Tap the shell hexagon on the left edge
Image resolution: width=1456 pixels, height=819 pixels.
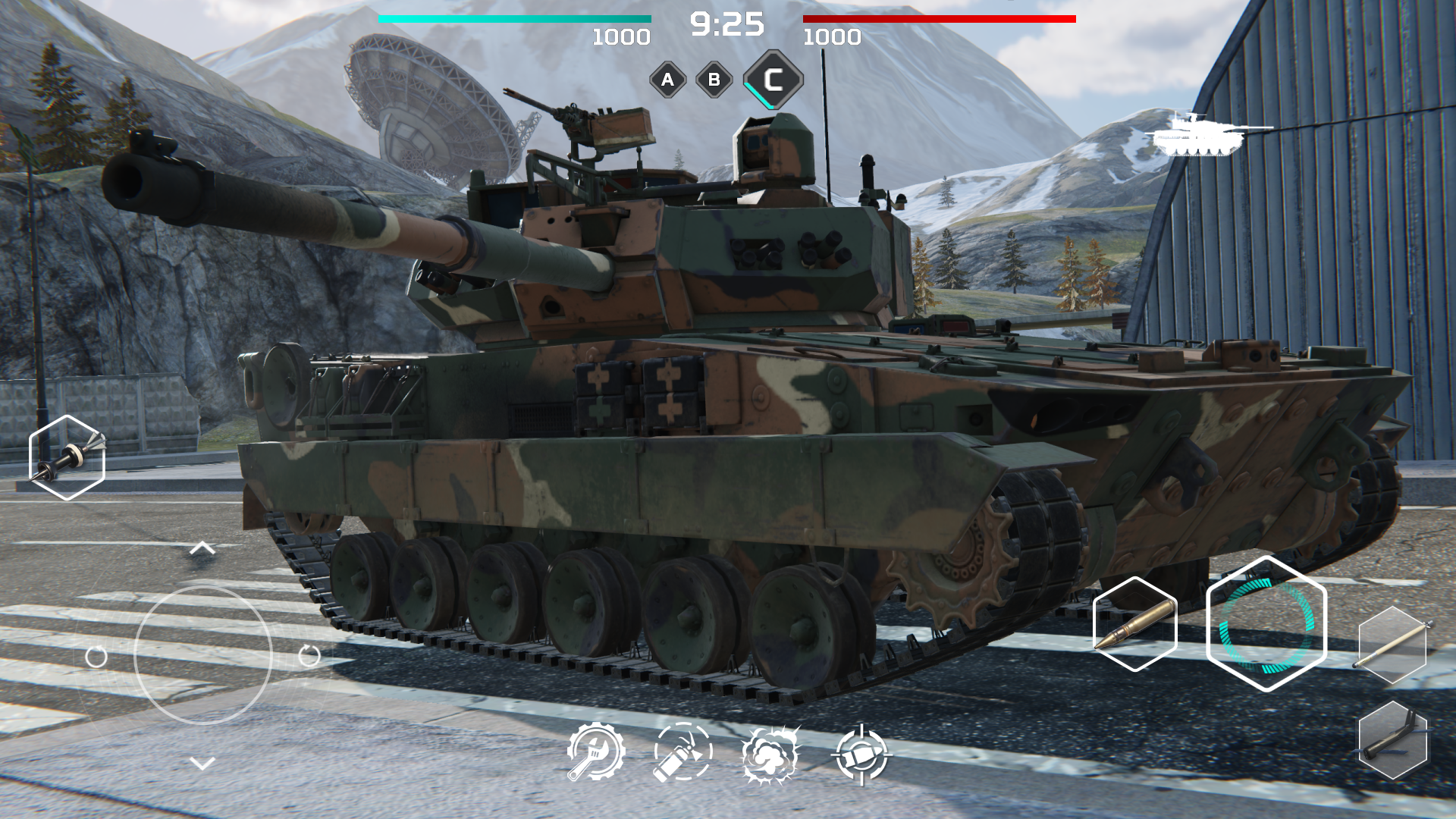67,457
